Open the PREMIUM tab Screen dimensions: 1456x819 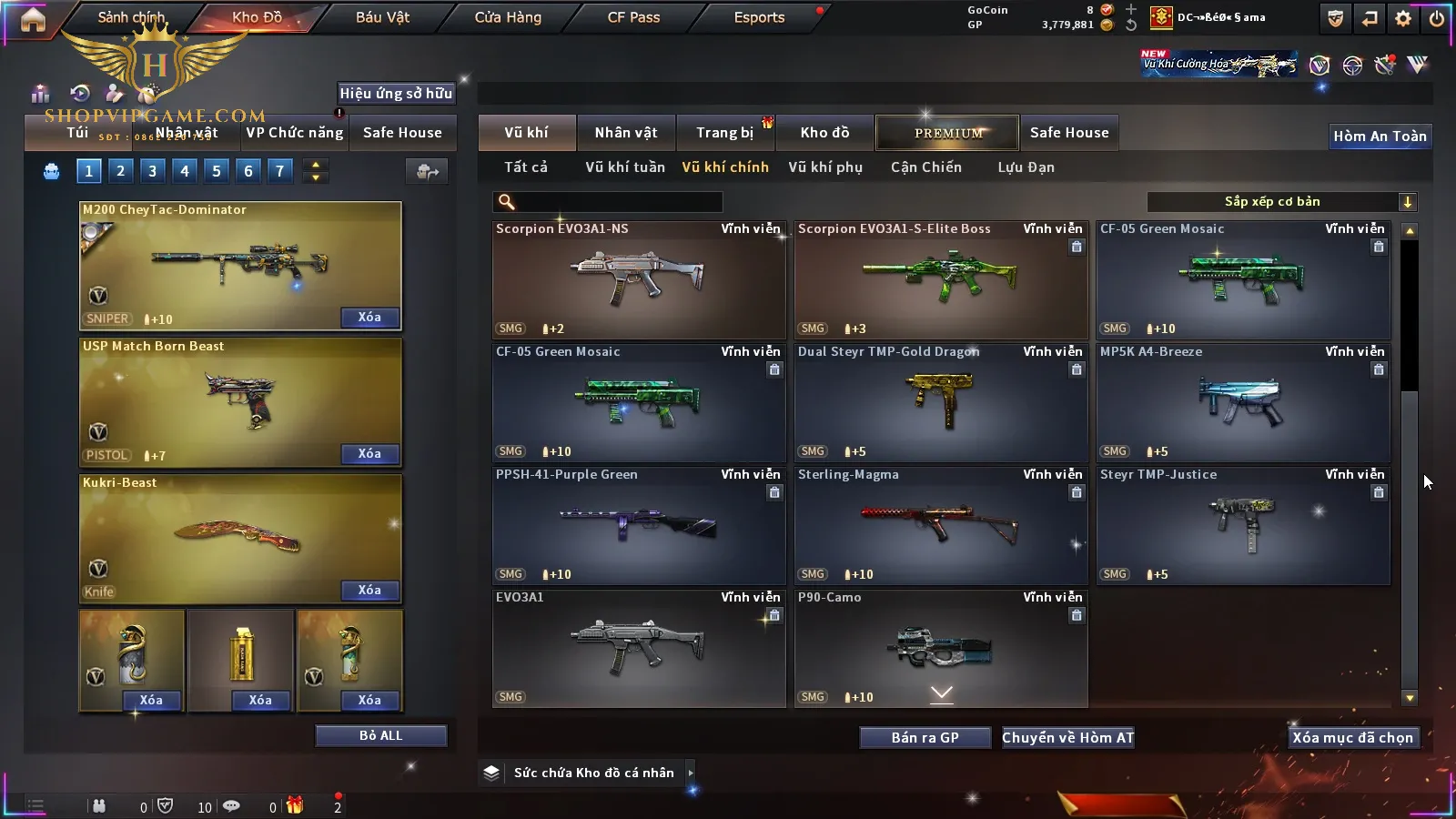[947, 133]
